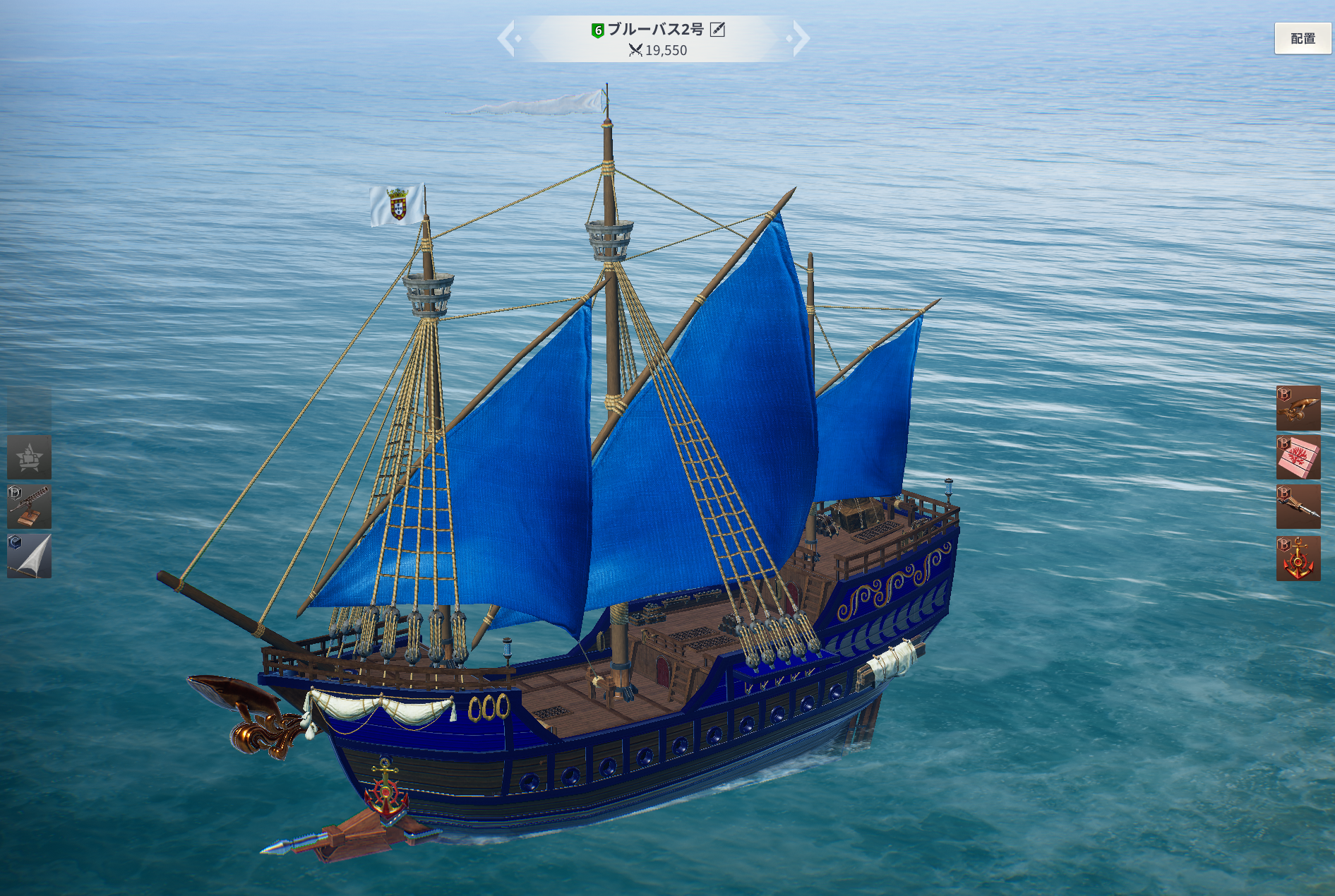Click the 配置 button
Viewport: 1335px width, 896px height.
point(1303,39)
